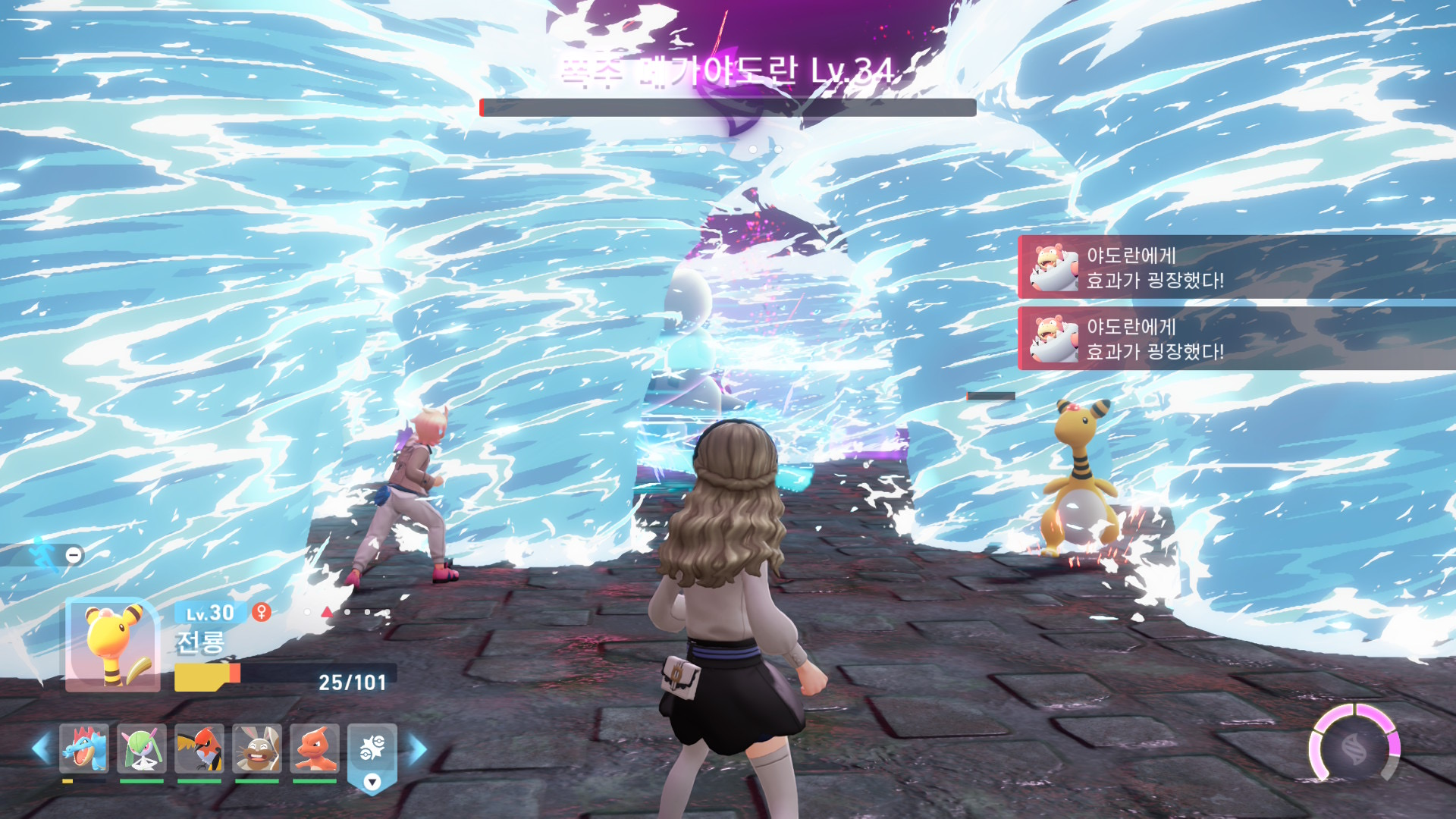Choose Fletchinder from the party bar
1456x819 pixels.
click(199, 748)
